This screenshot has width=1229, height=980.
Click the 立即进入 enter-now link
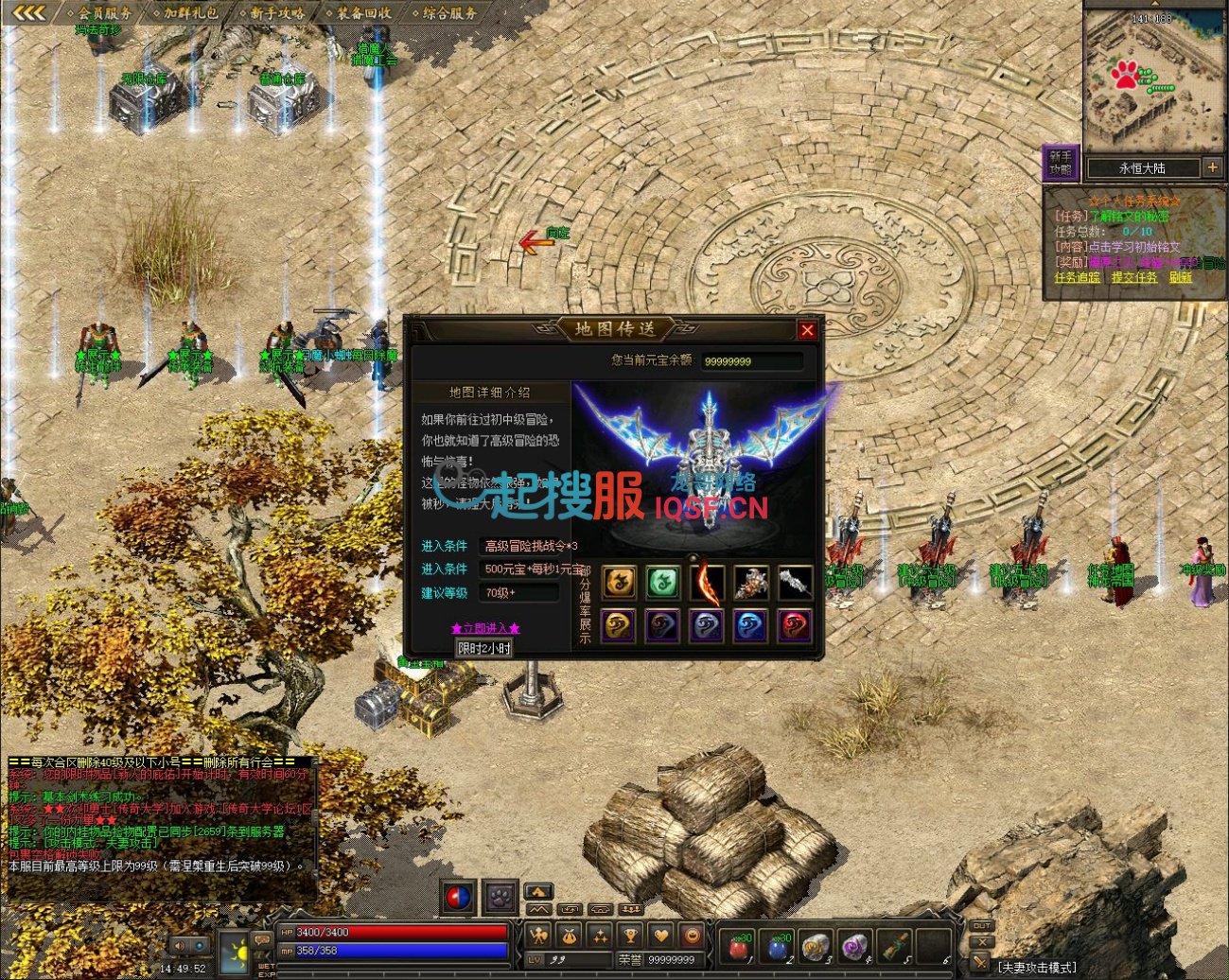pyautogui.click(x=485, y=628)
